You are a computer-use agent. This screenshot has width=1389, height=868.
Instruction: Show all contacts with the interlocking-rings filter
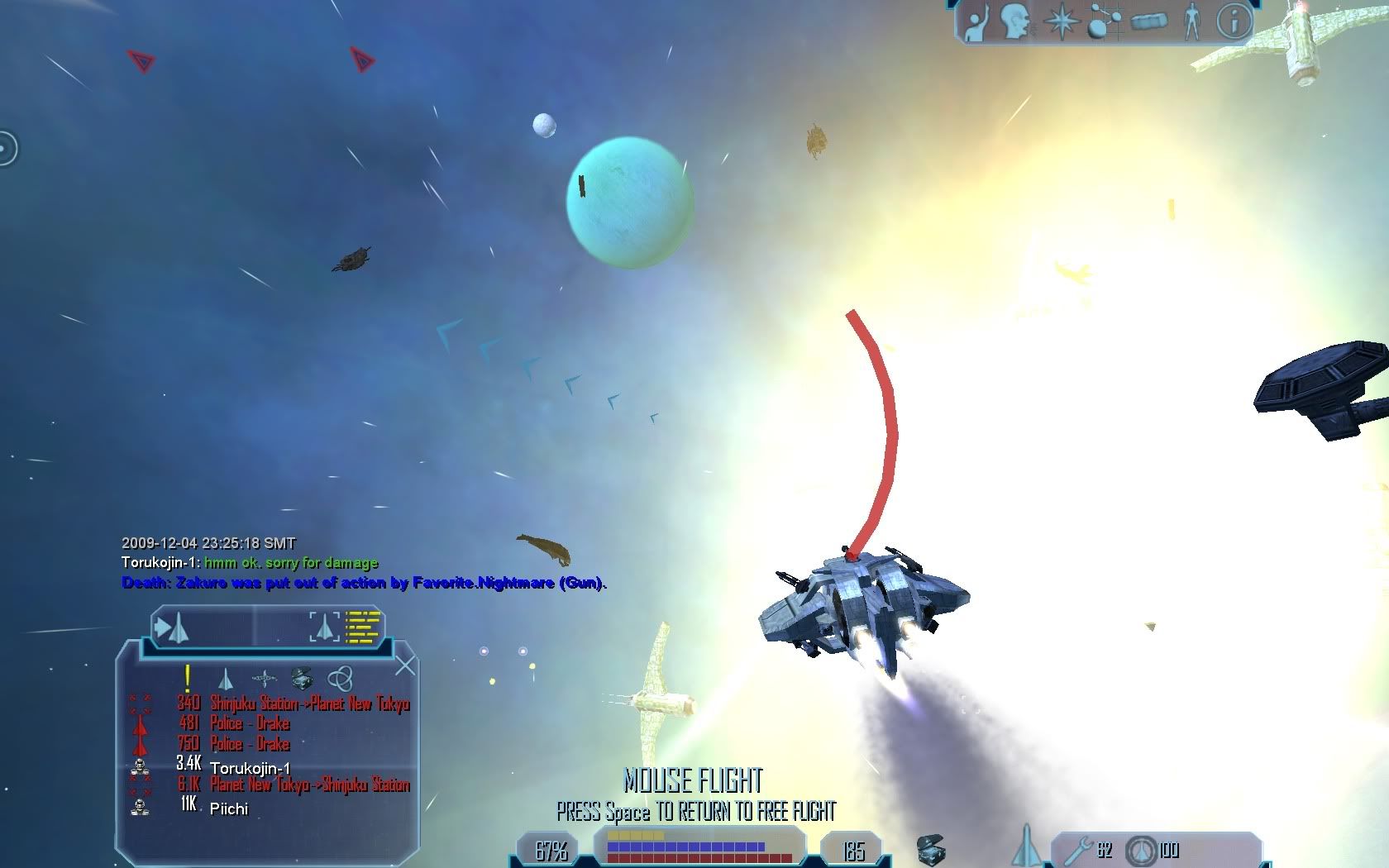pos(340,680)
